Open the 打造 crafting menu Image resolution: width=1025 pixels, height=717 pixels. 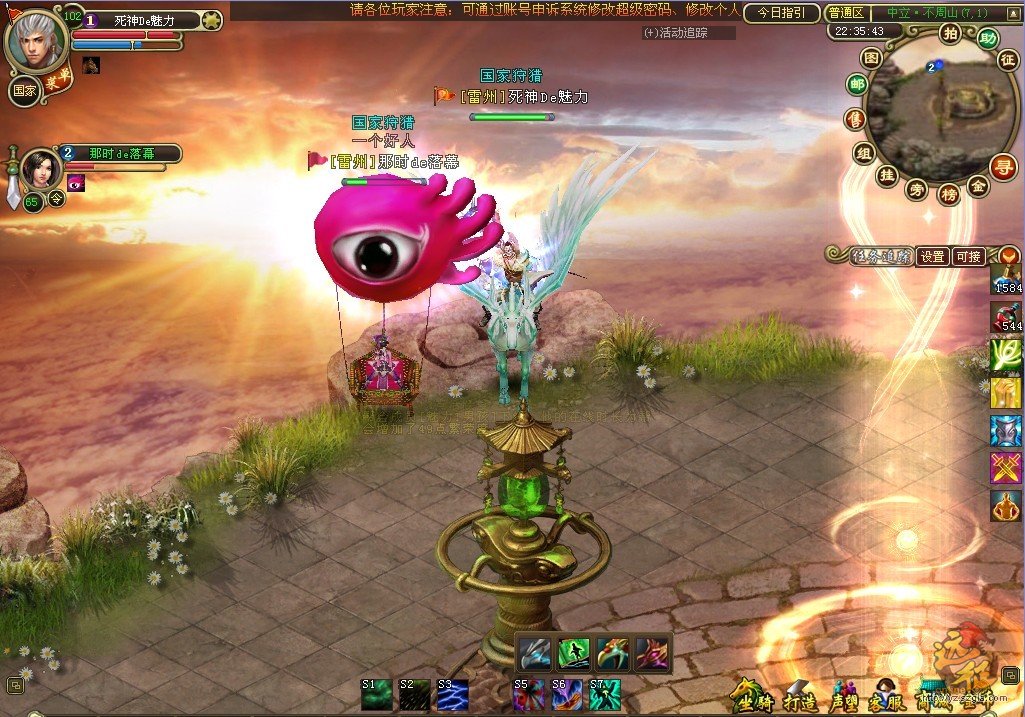(x=801, y=697)
